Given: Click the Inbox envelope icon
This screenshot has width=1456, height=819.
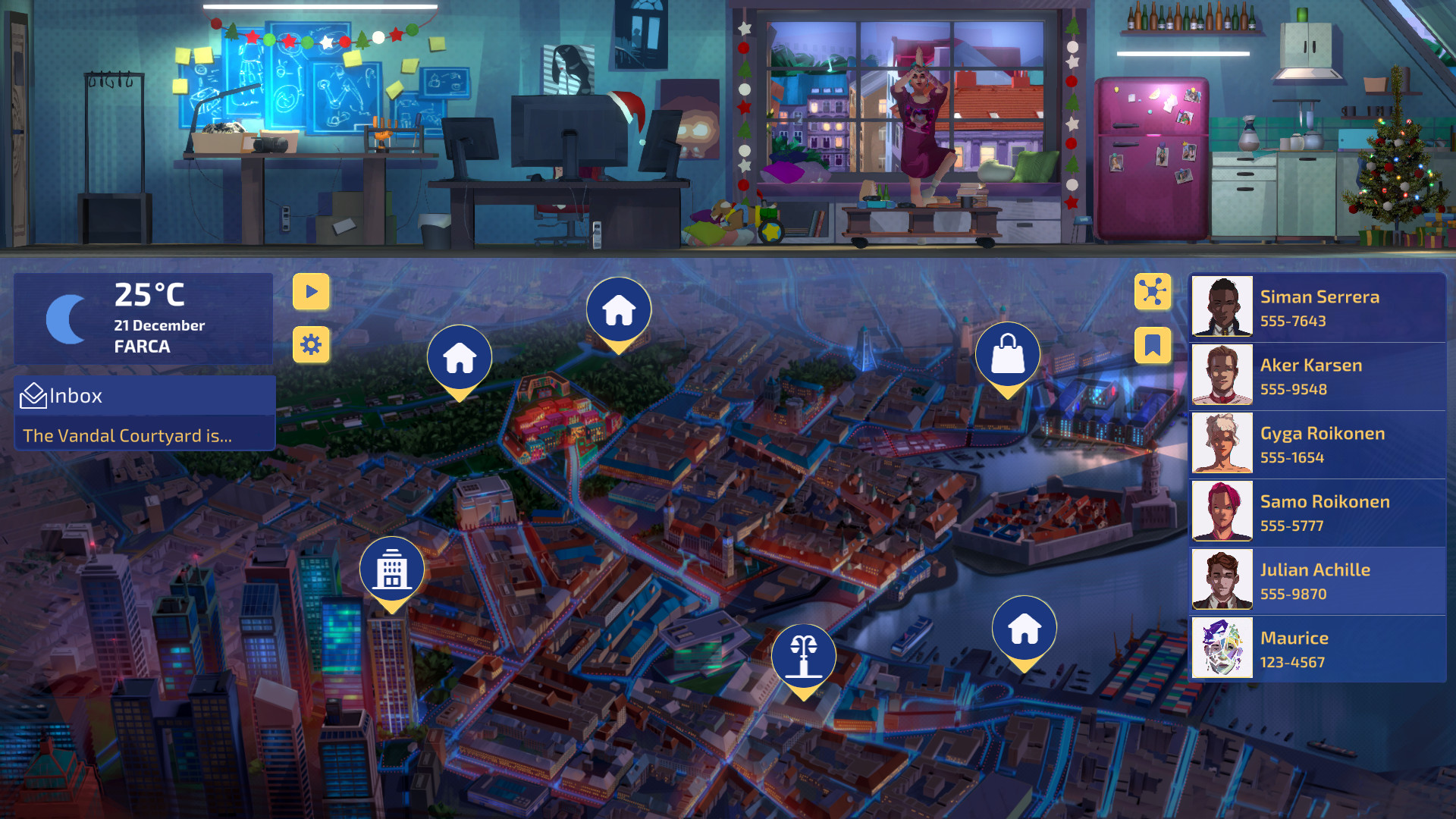Looking at the screenshot, I should click(x=33, y=395).
